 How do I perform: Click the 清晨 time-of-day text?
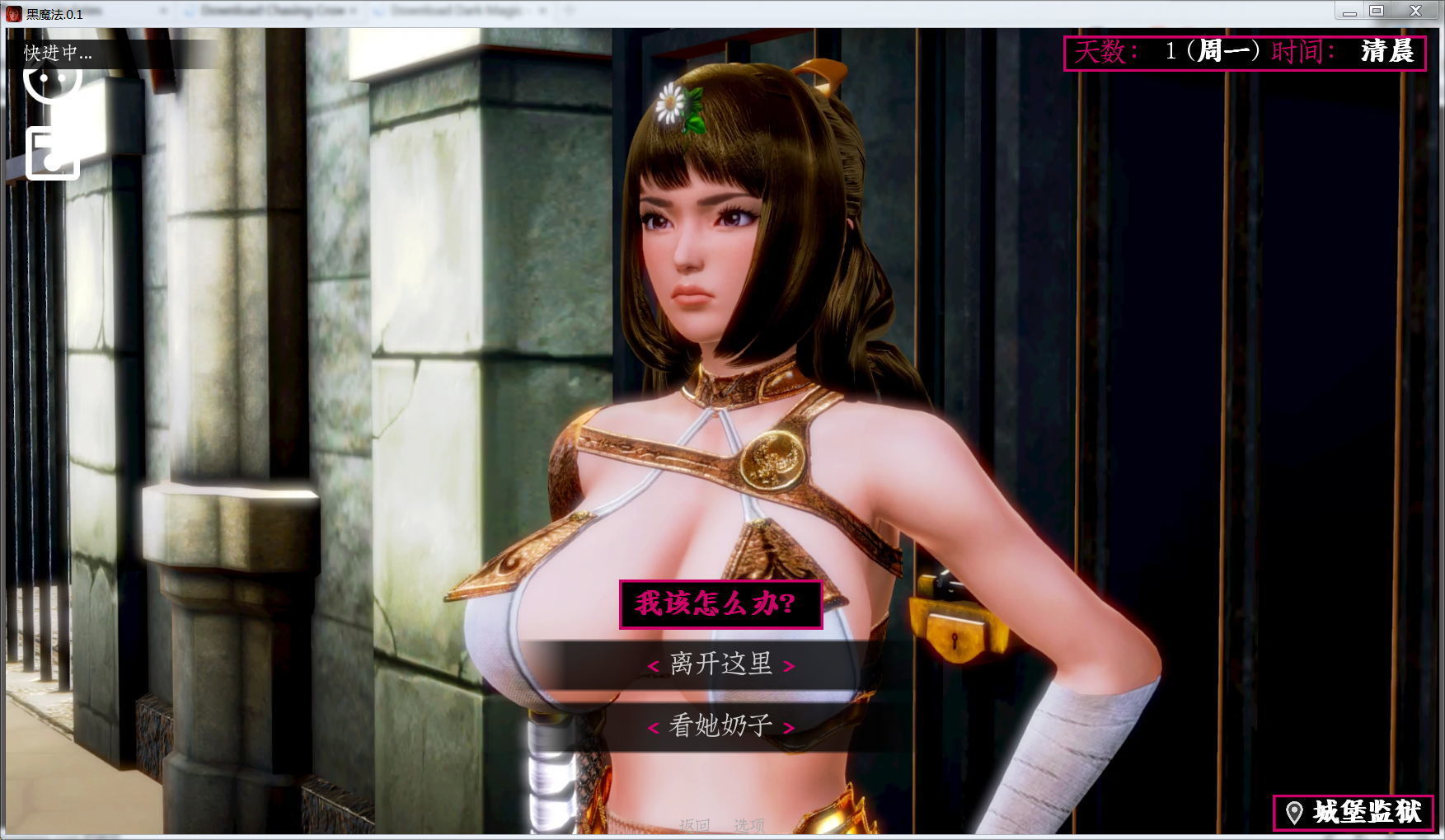1386,51
